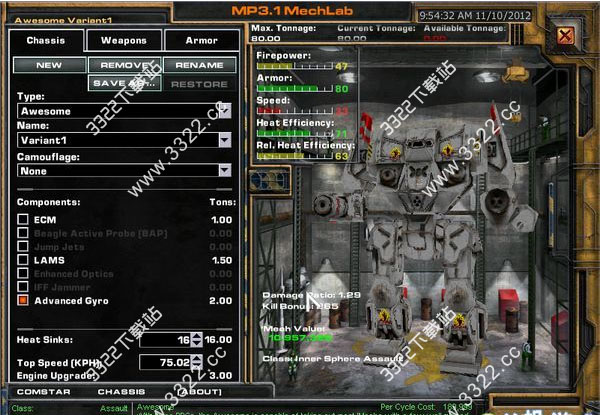Screen dimensions: 604x415
Task: Enable the ECM component checkbox
Action: pos(23,219)
